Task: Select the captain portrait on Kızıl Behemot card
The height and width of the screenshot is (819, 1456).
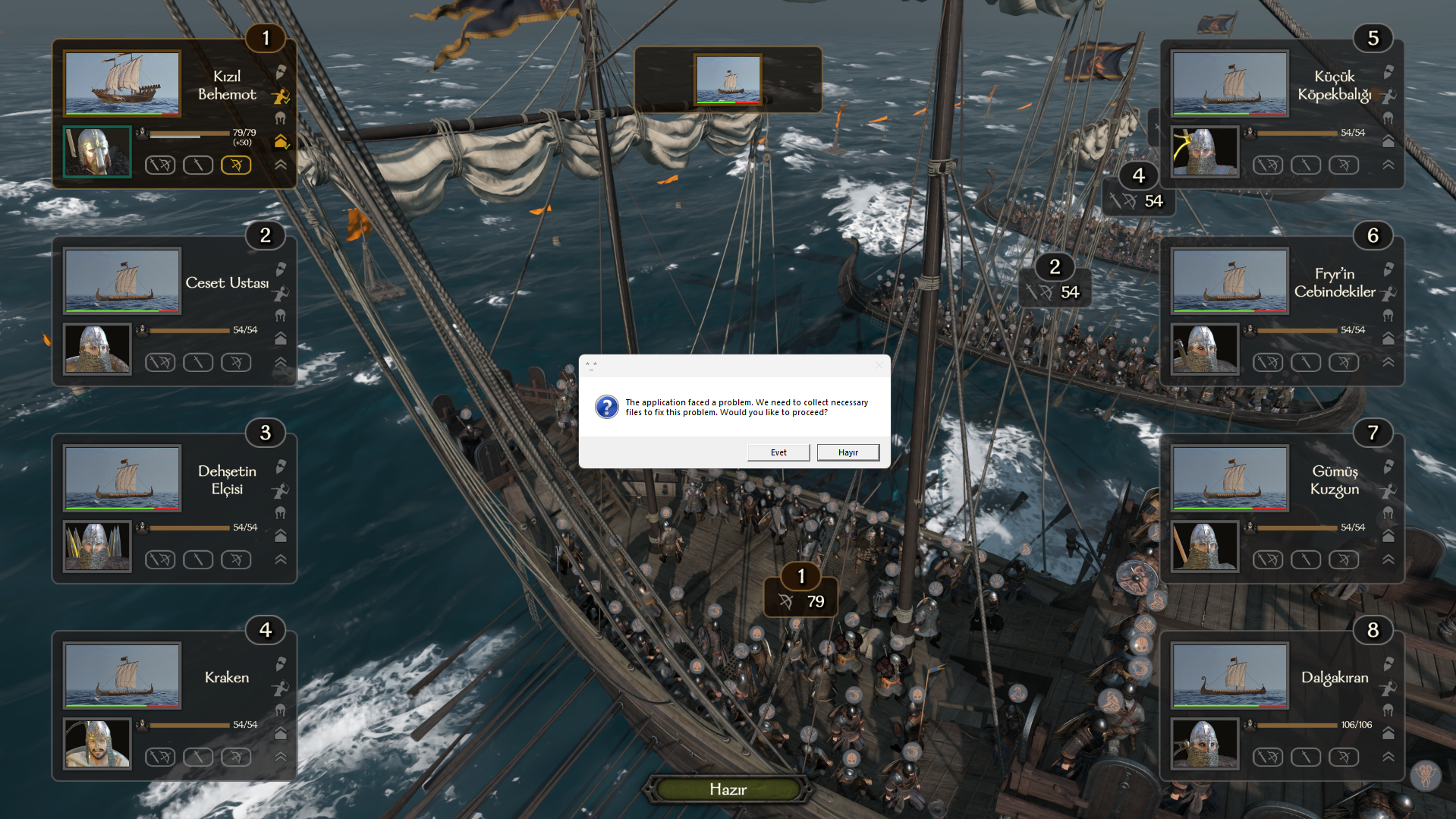Action: (96, 151)
